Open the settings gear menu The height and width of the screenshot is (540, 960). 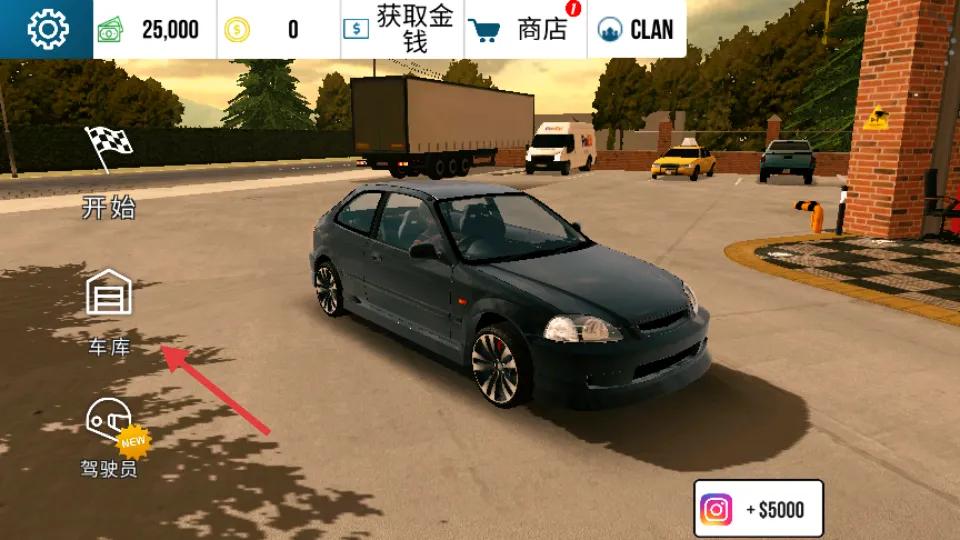point(47,29)
